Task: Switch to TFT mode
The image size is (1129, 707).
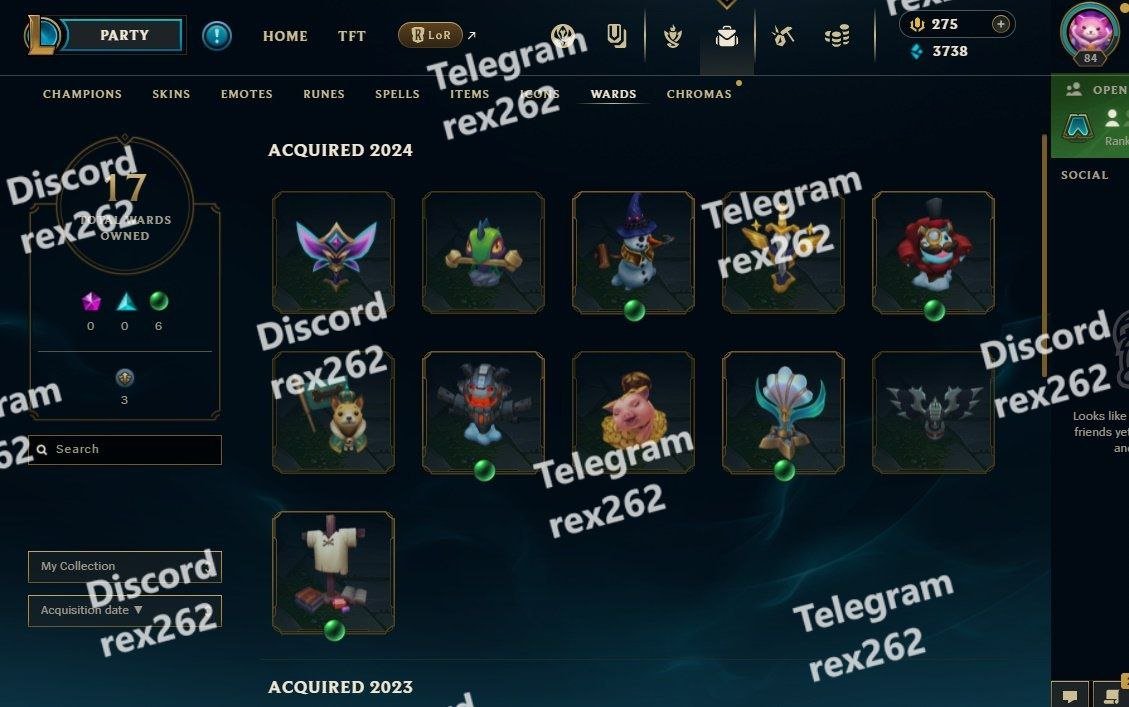Action: click(x=352, y=36)
